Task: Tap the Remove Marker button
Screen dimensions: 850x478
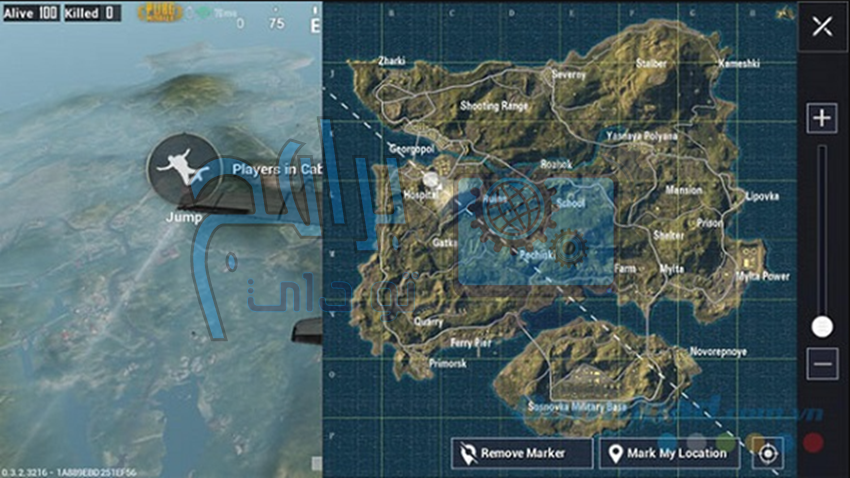Action: [x=521, y=453]
